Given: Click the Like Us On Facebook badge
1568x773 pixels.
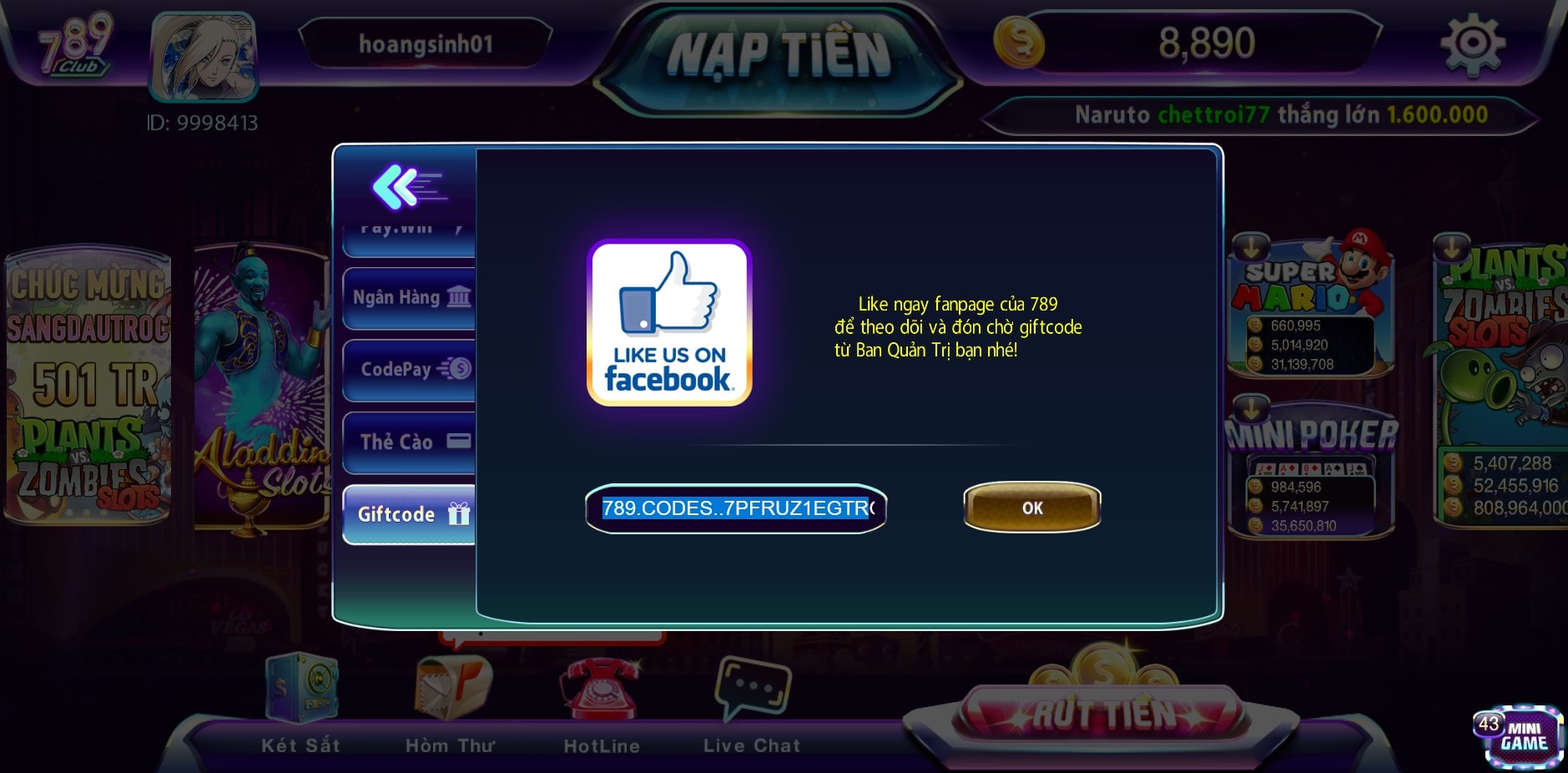Looking at the screenshot, I should pyautogui.click(x=668, y=325).
